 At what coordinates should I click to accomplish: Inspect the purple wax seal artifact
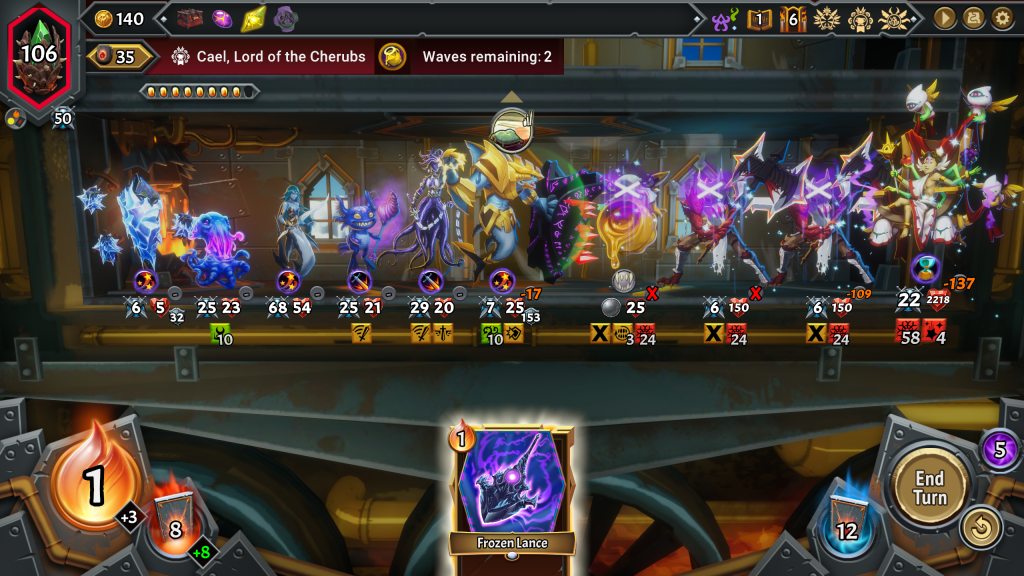point(285,18)
